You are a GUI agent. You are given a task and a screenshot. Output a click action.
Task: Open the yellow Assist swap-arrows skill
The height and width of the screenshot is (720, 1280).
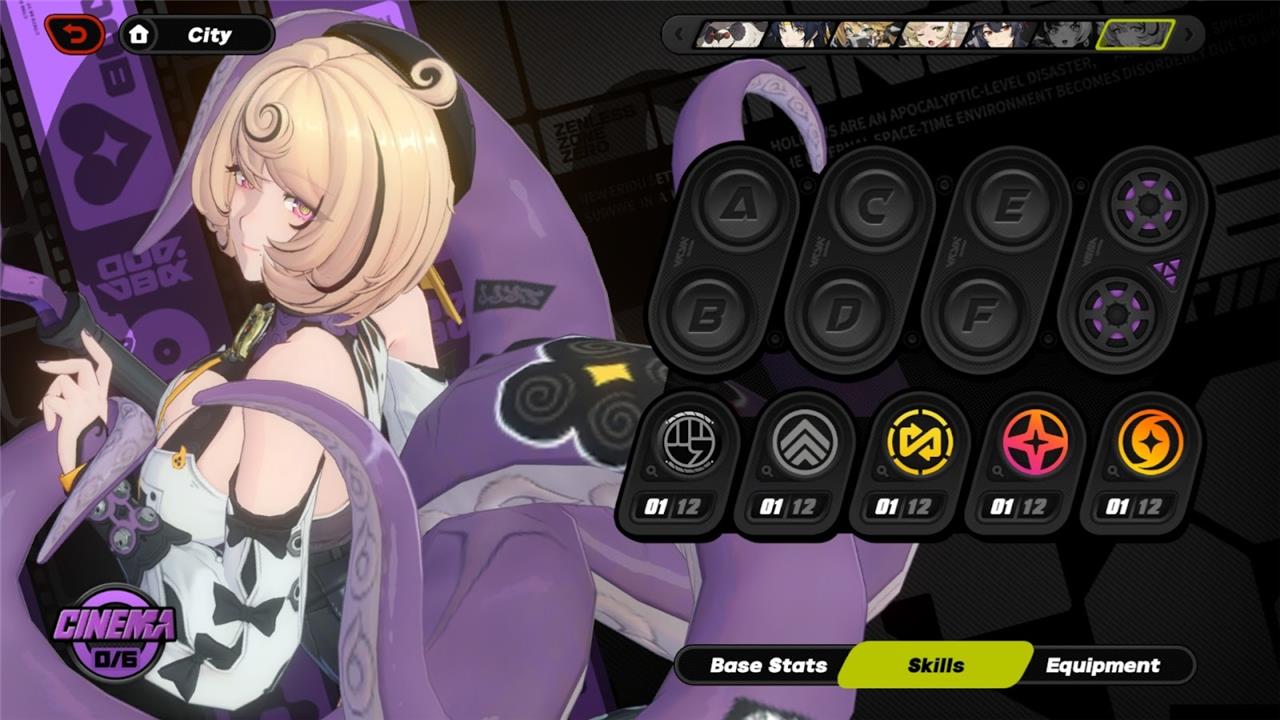point(919,442)
